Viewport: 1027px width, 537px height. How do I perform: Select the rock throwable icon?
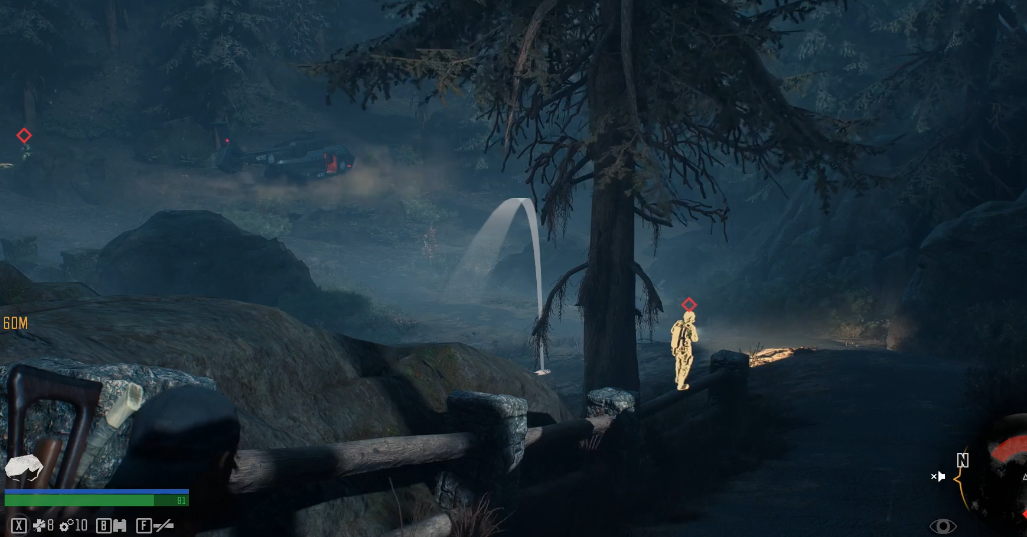coord(22,468)
